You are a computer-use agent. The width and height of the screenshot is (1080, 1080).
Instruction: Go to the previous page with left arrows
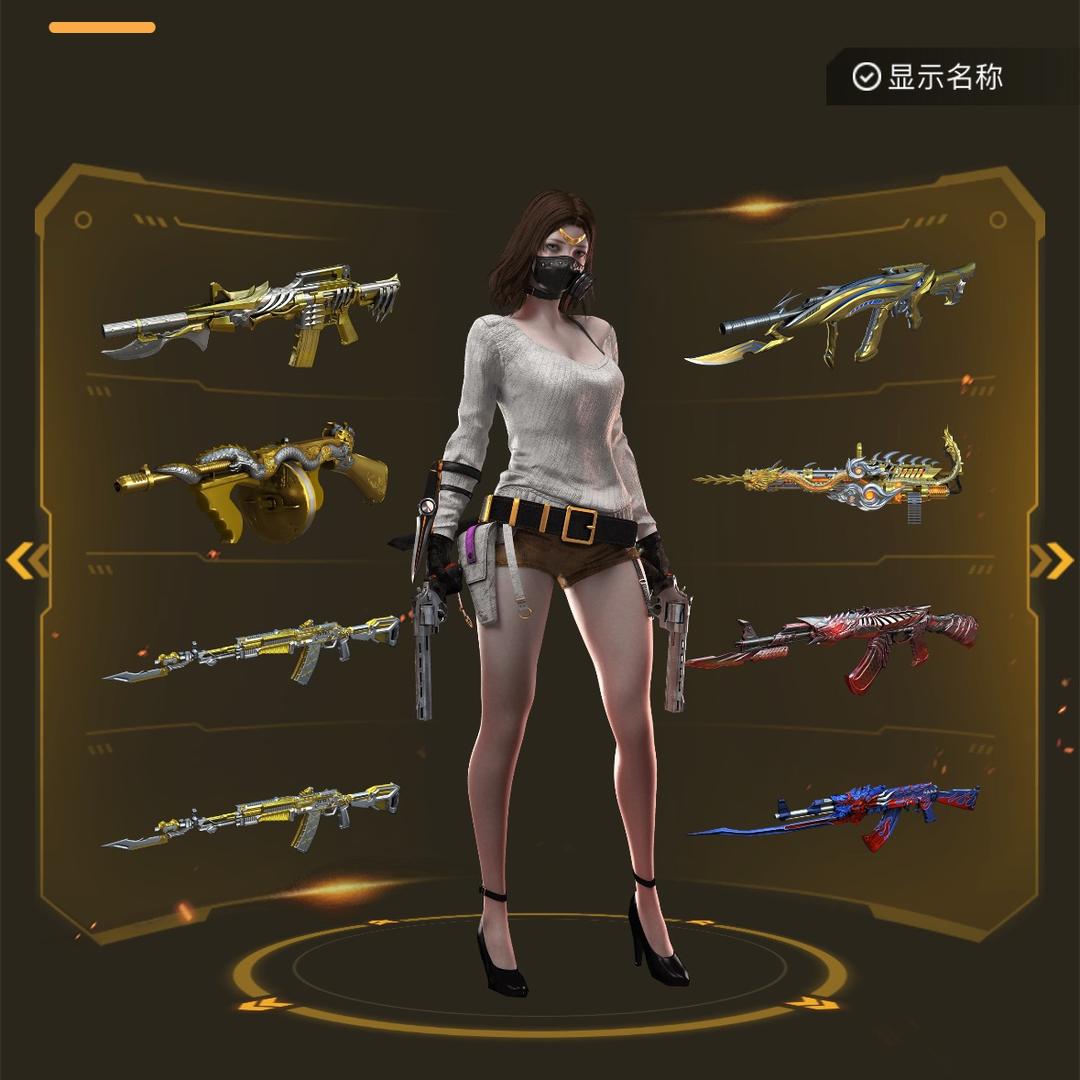tap(27, 561)
